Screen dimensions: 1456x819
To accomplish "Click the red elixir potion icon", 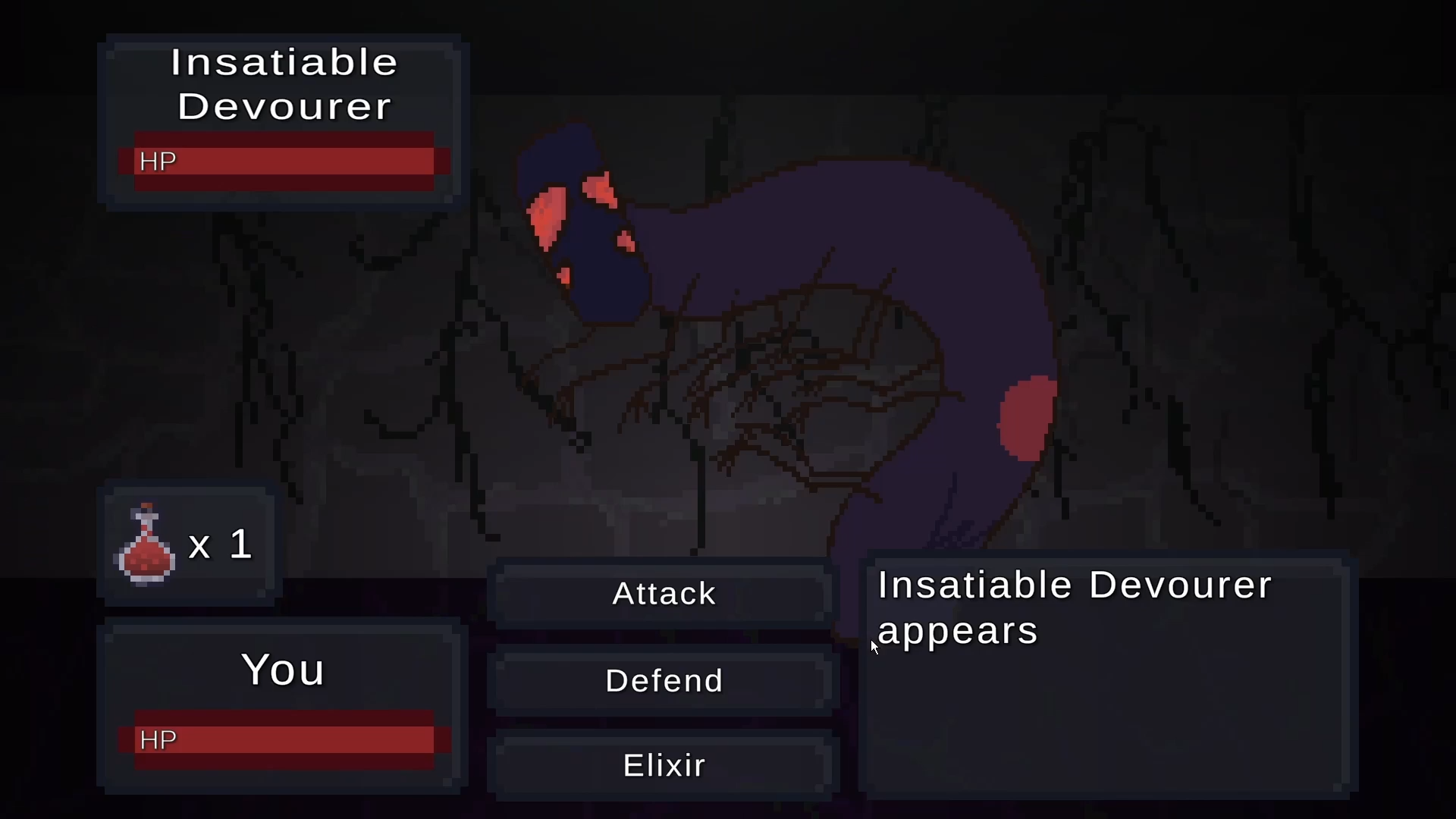I will click(146, 546).
